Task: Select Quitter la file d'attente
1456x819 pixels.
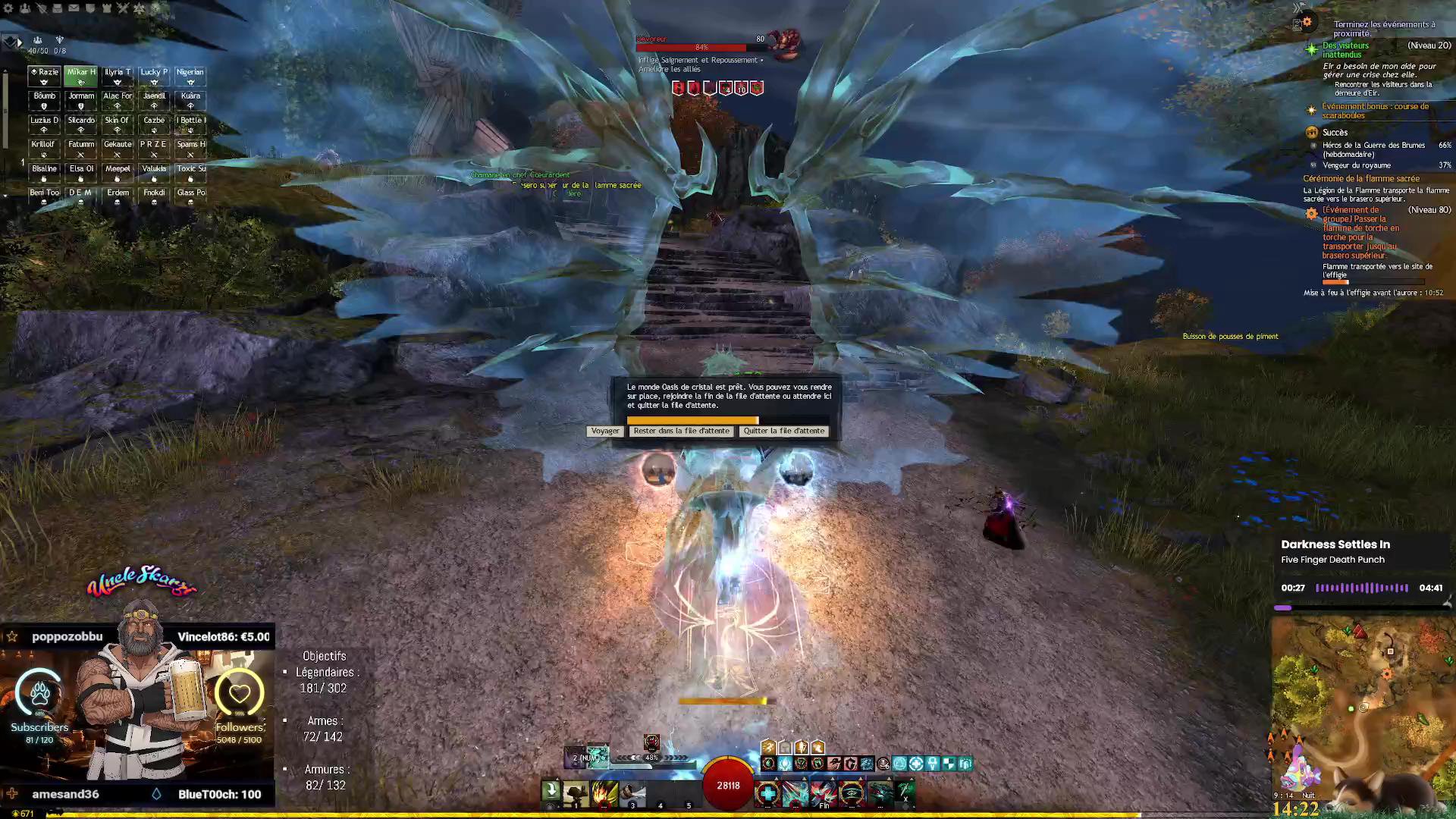Action: [x=783, y=431]
